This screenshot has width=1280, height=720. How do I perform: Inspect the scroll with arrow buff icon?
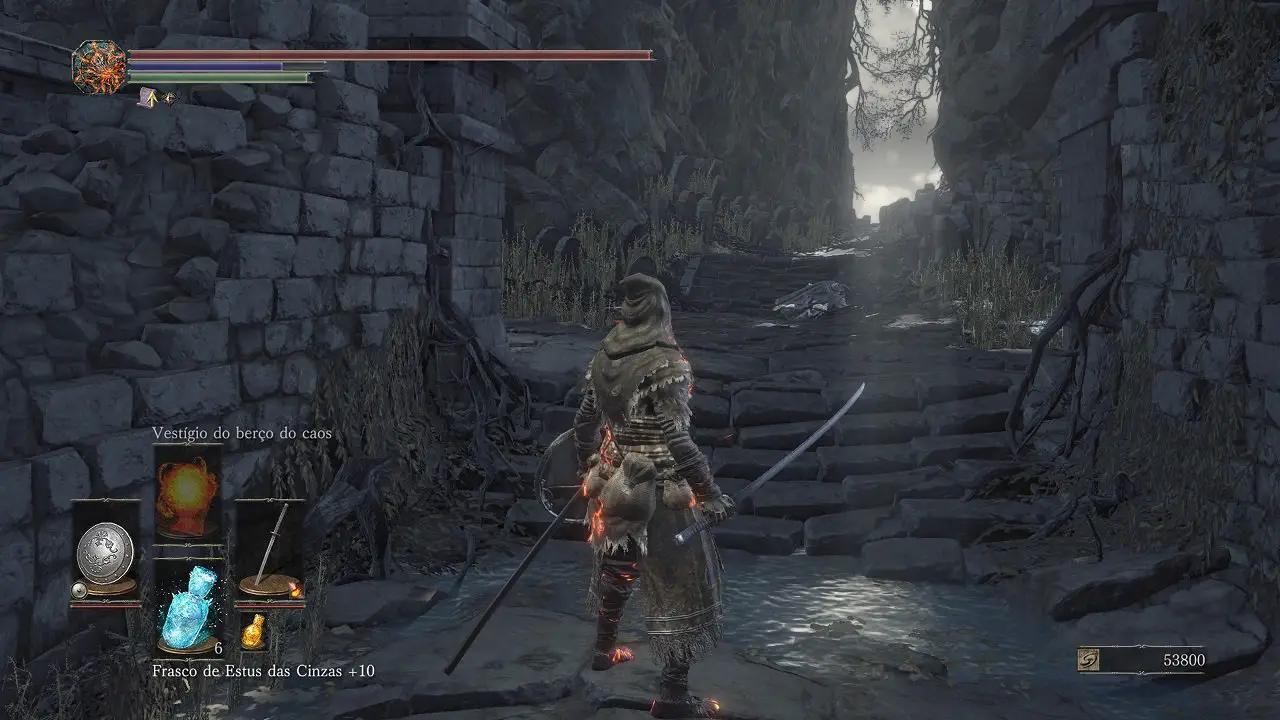point(148,97)
